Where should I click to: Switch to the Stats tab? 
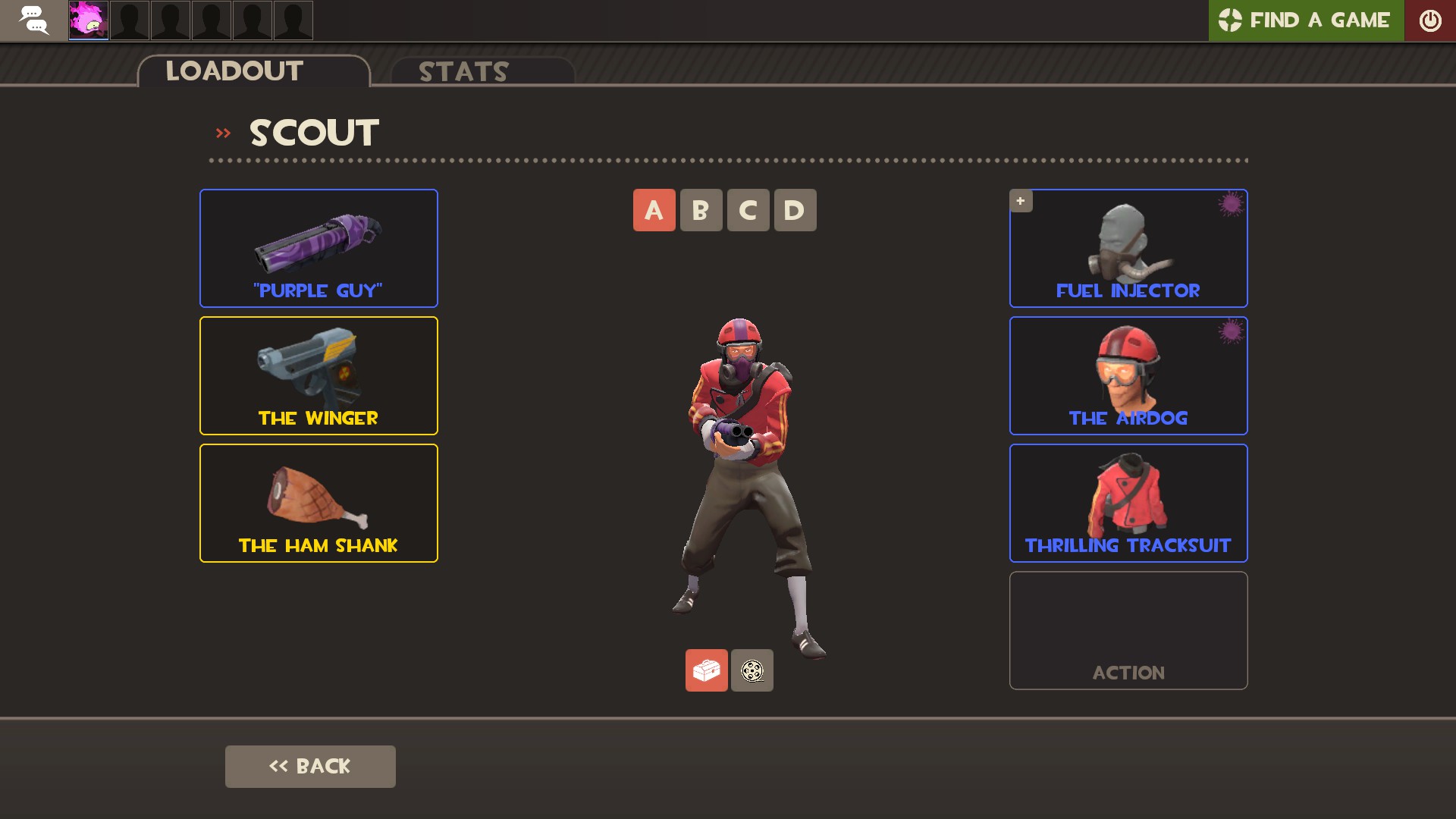463,72
